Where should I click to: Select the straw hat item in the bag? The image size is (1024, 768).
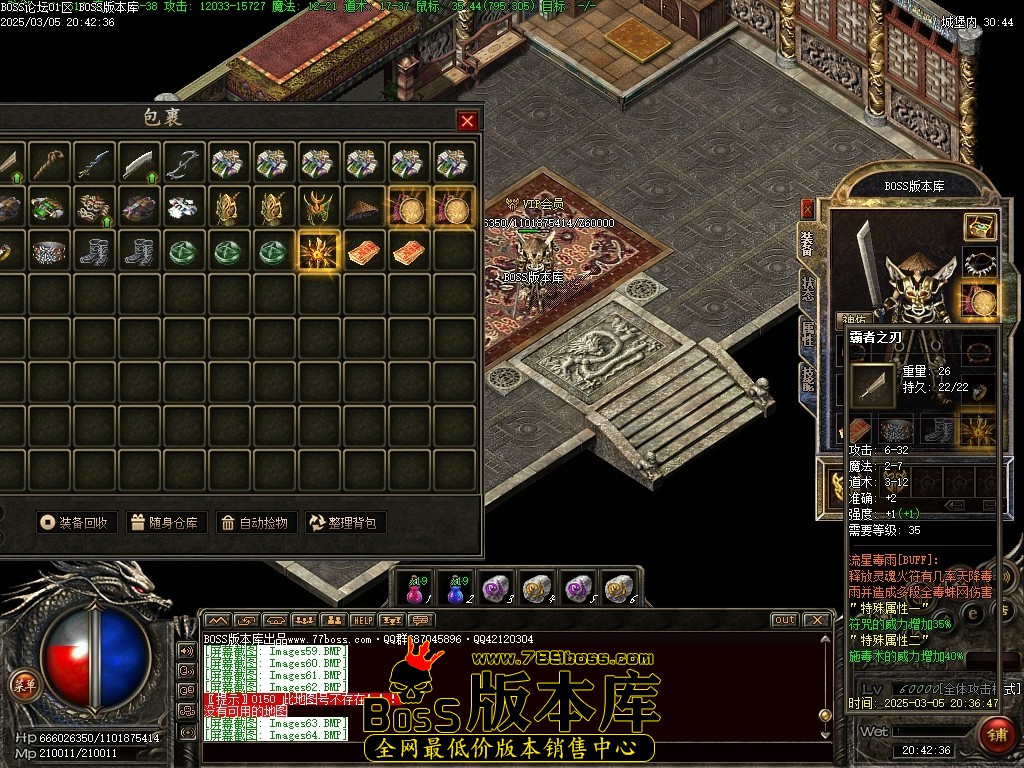pyautogui.click(x=364, y=208)
